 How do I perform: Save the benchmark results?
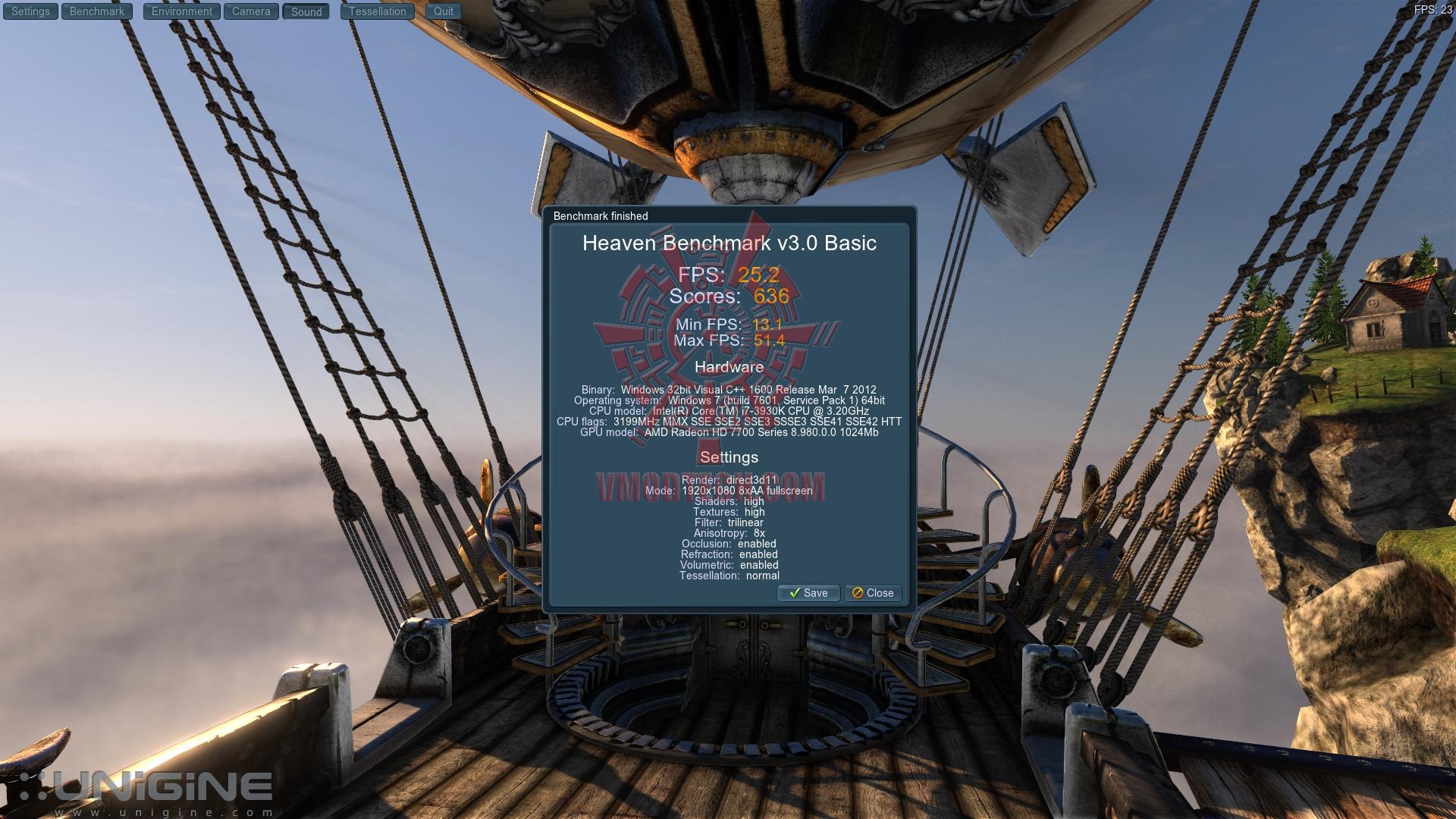pos(808,593)
